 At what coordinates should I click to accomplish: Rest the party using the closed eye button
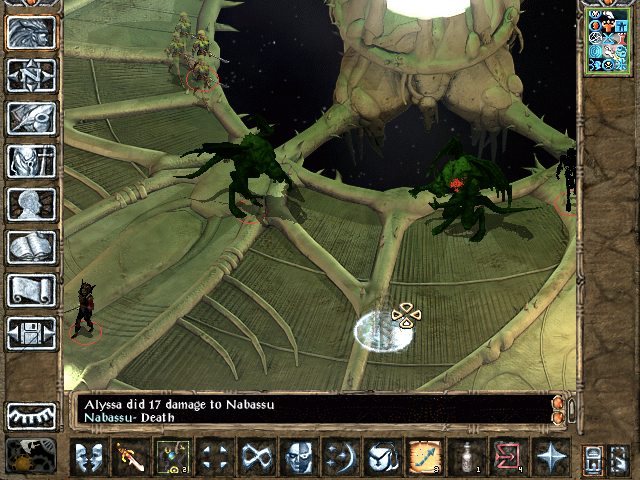(31, 415)
